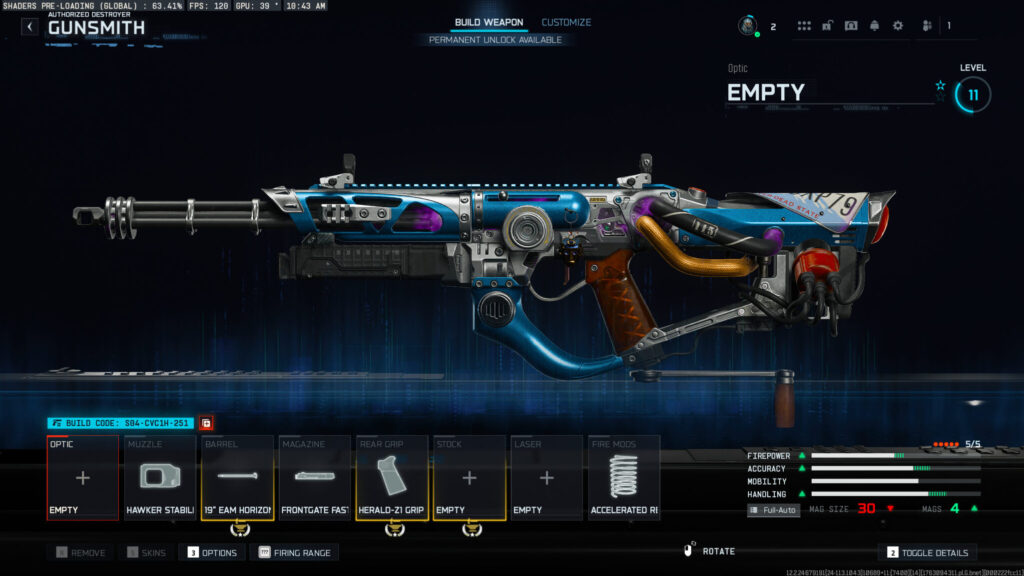Open the Options button
Image resolution: width=1024 pixels, height=576 pixels.
[x=212, y=552]
